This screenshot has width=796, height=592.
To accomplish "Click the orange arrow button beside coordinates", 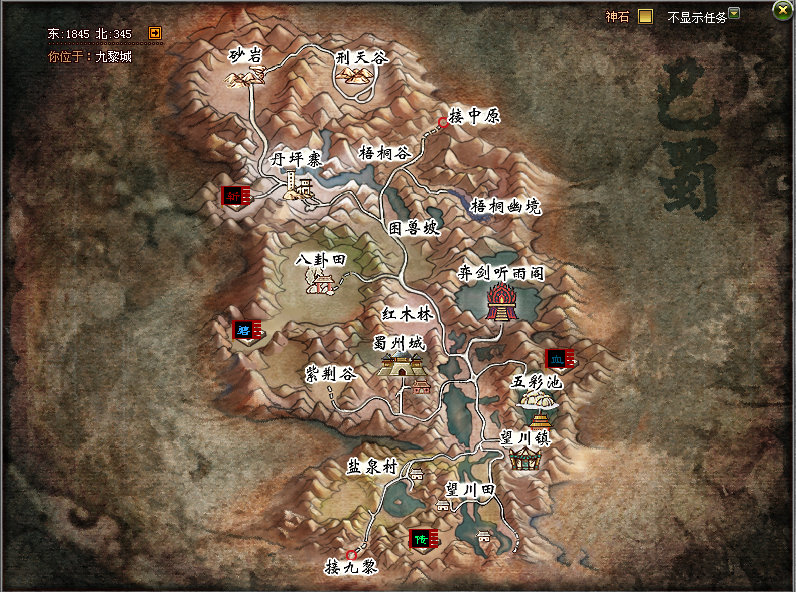I will (155, 33).
